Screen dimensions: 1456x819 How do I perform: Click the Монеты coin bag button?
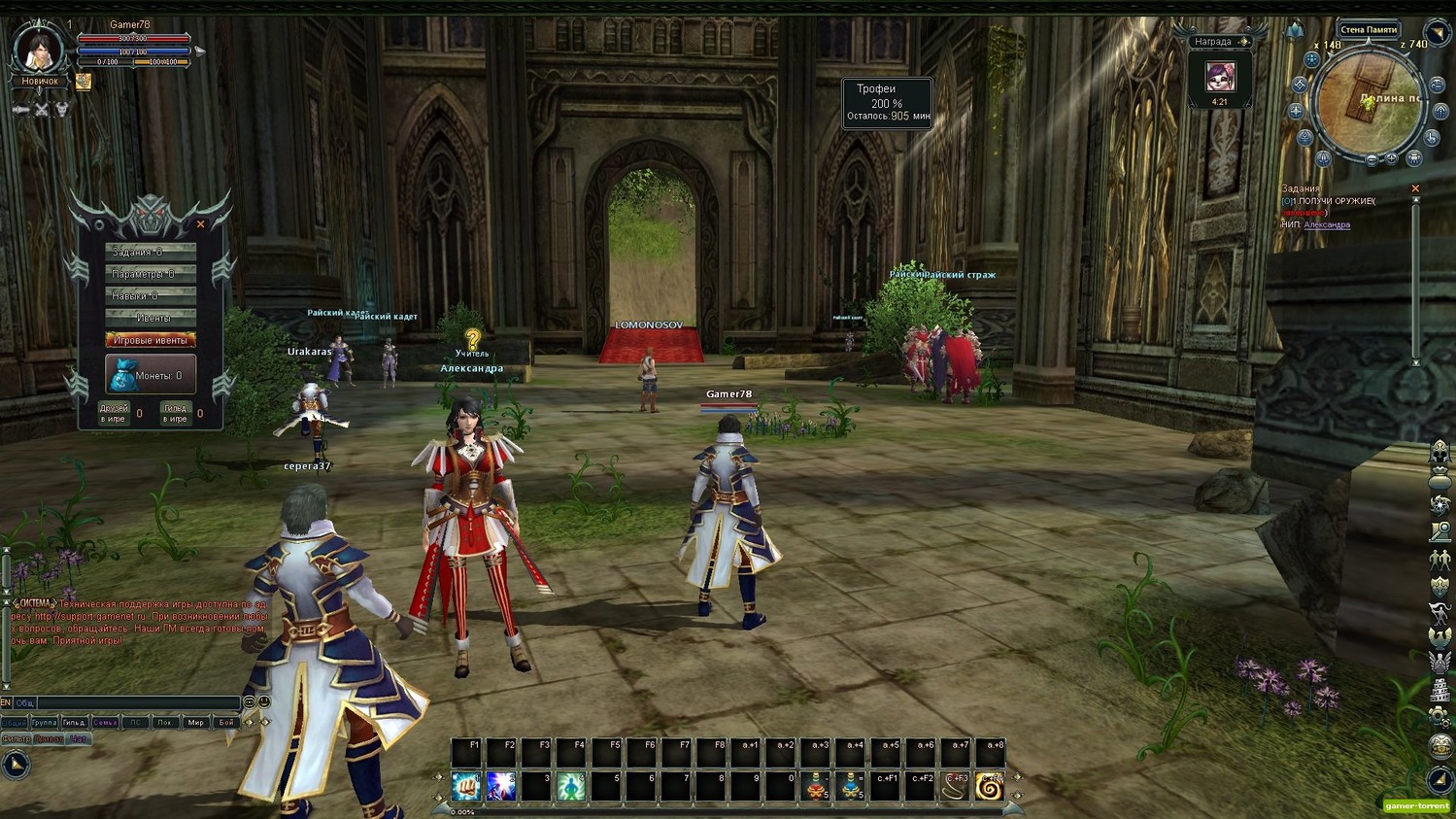(151, 375)
